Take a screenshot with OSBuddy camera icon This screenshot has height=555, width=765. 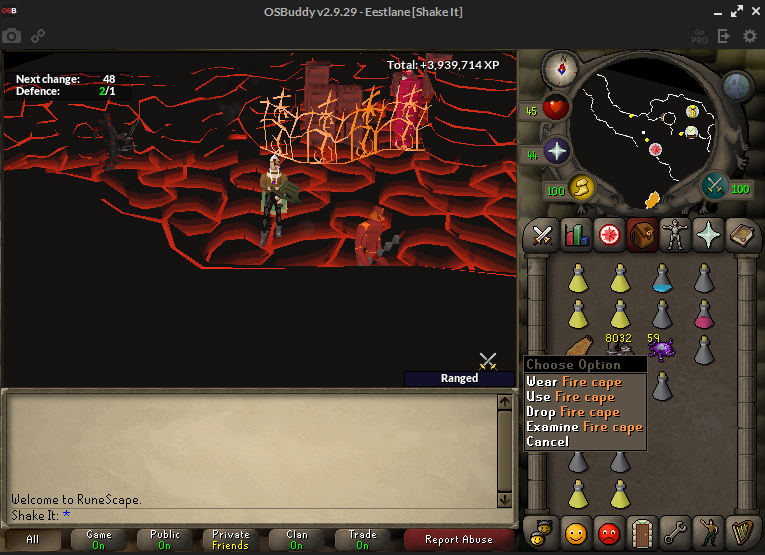click(x=12, y=36)
